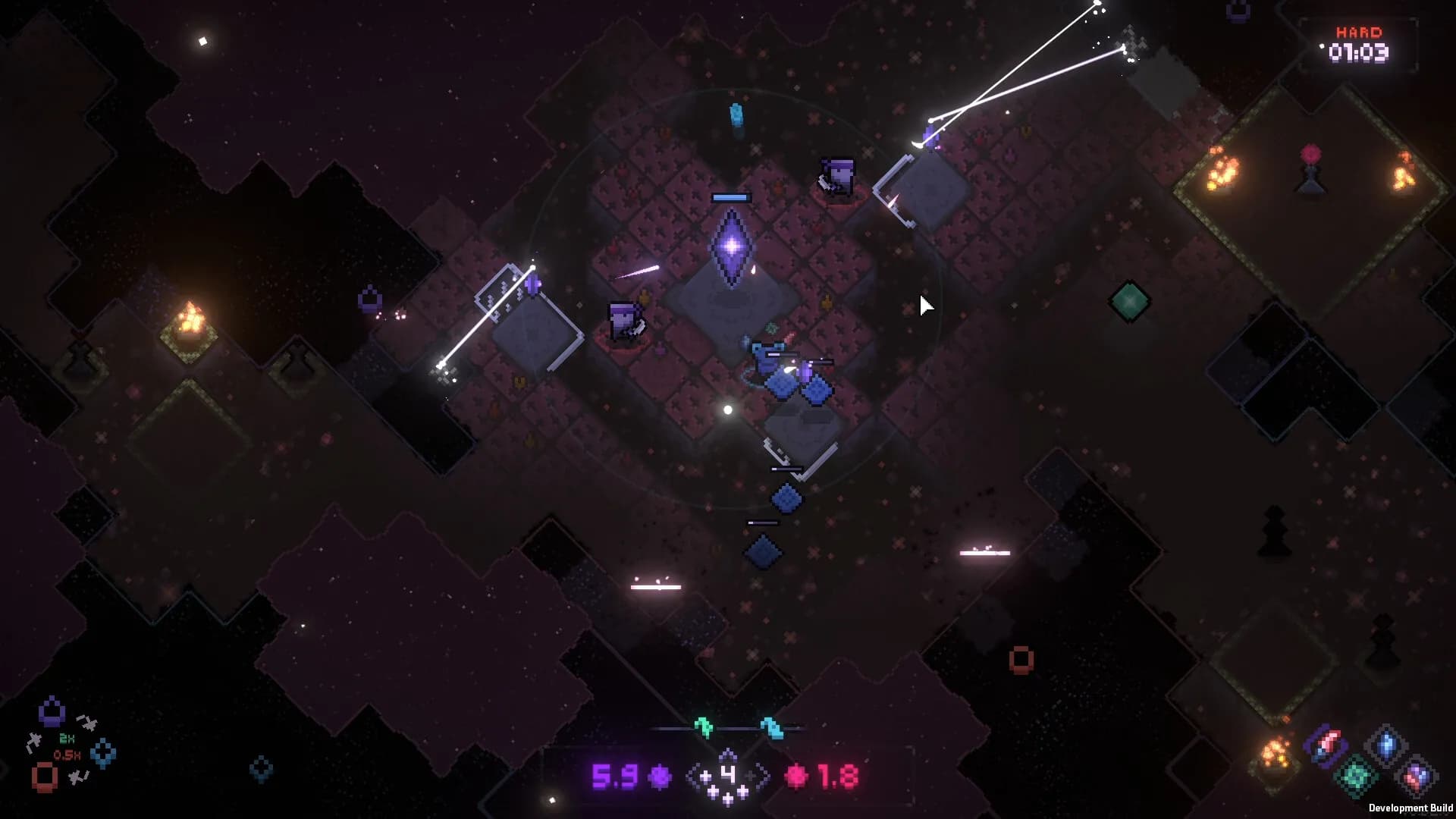
Task: Toggle the 2x multiplier indicator bottom-left
Action: [66, 738]
